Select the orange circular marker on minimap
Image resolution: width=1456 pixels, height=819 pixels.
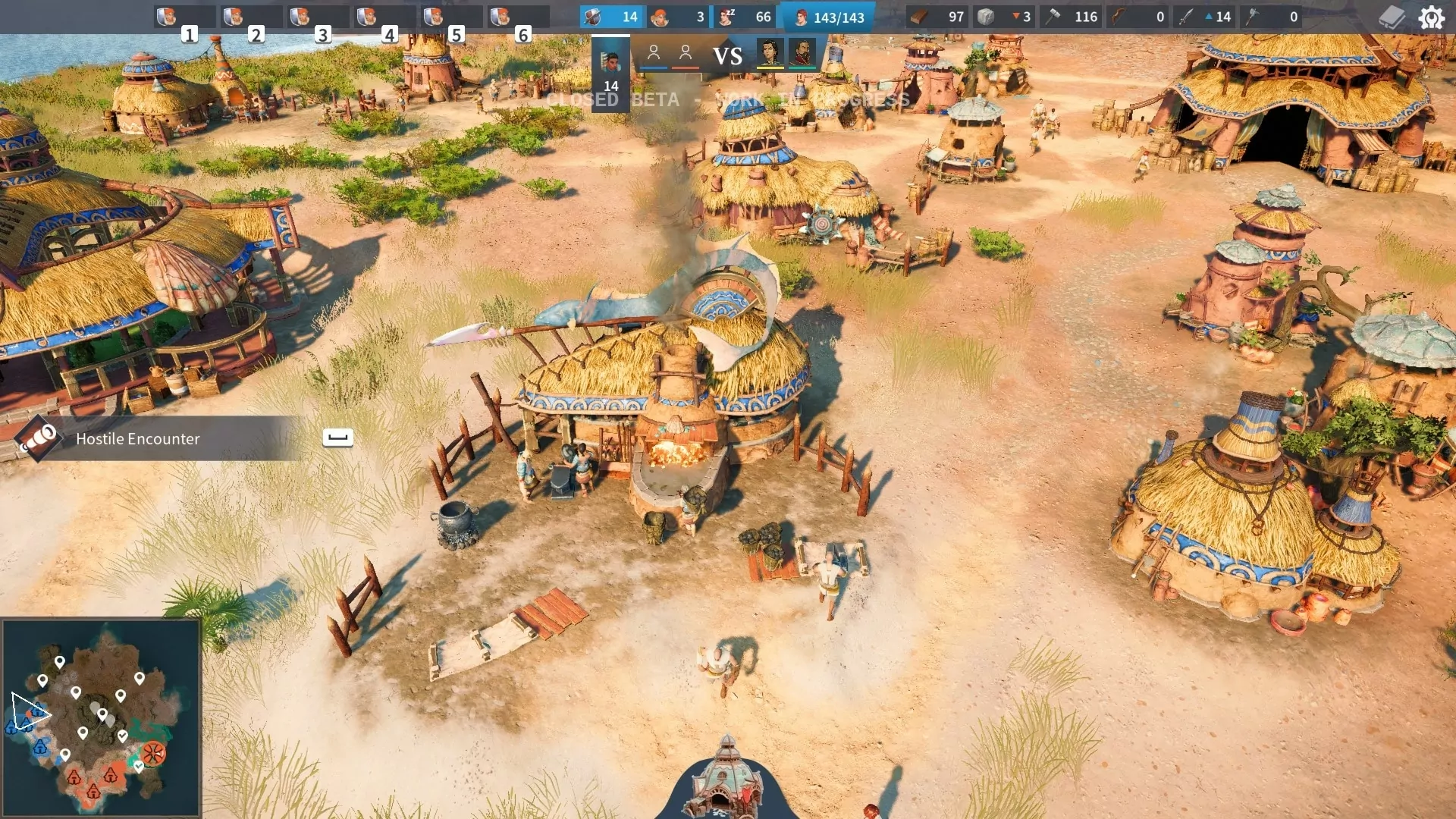[x=153, y=753]
